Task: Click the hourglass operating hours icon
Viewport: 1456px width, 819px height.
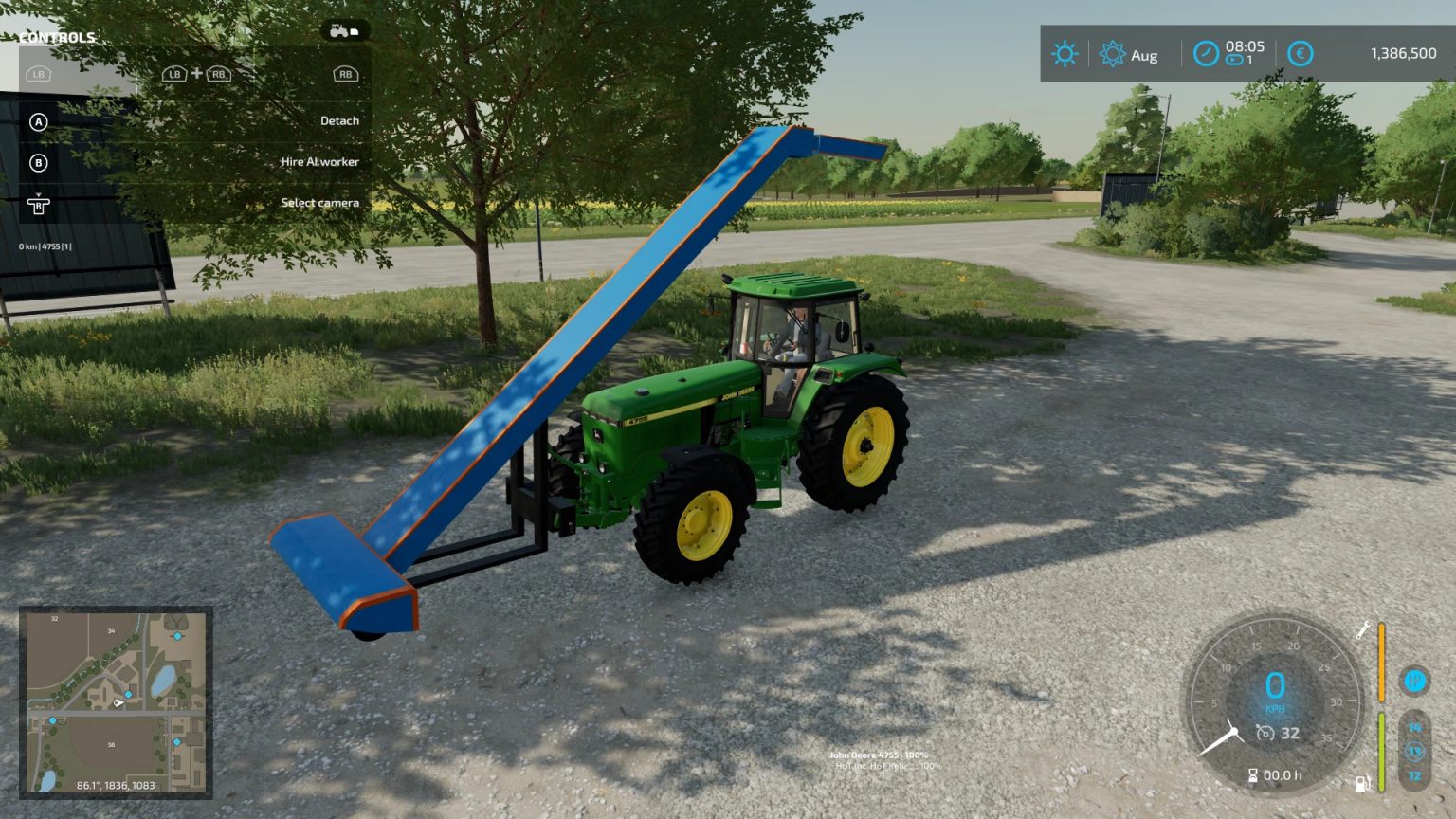Action: [1253, 773]
